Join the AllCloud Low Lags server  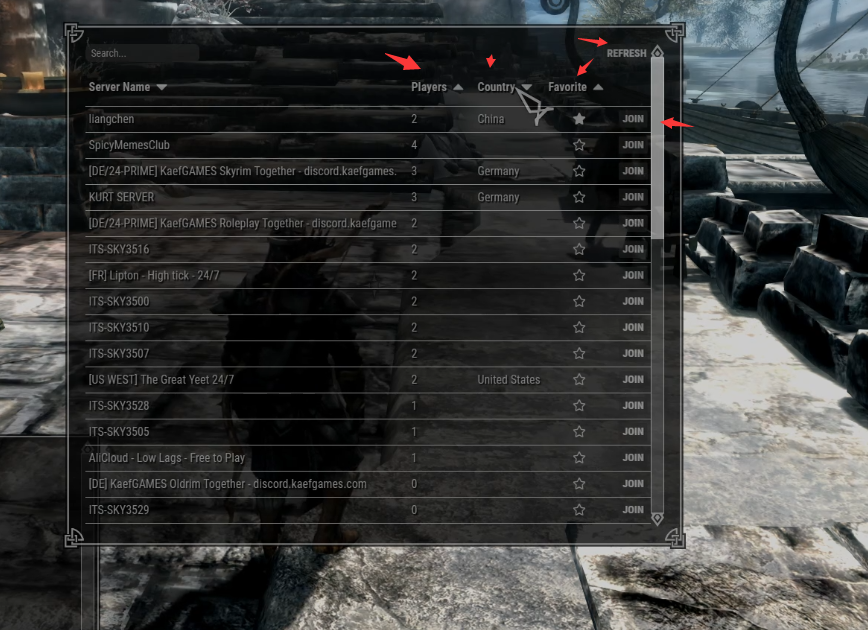click(633, 458)
